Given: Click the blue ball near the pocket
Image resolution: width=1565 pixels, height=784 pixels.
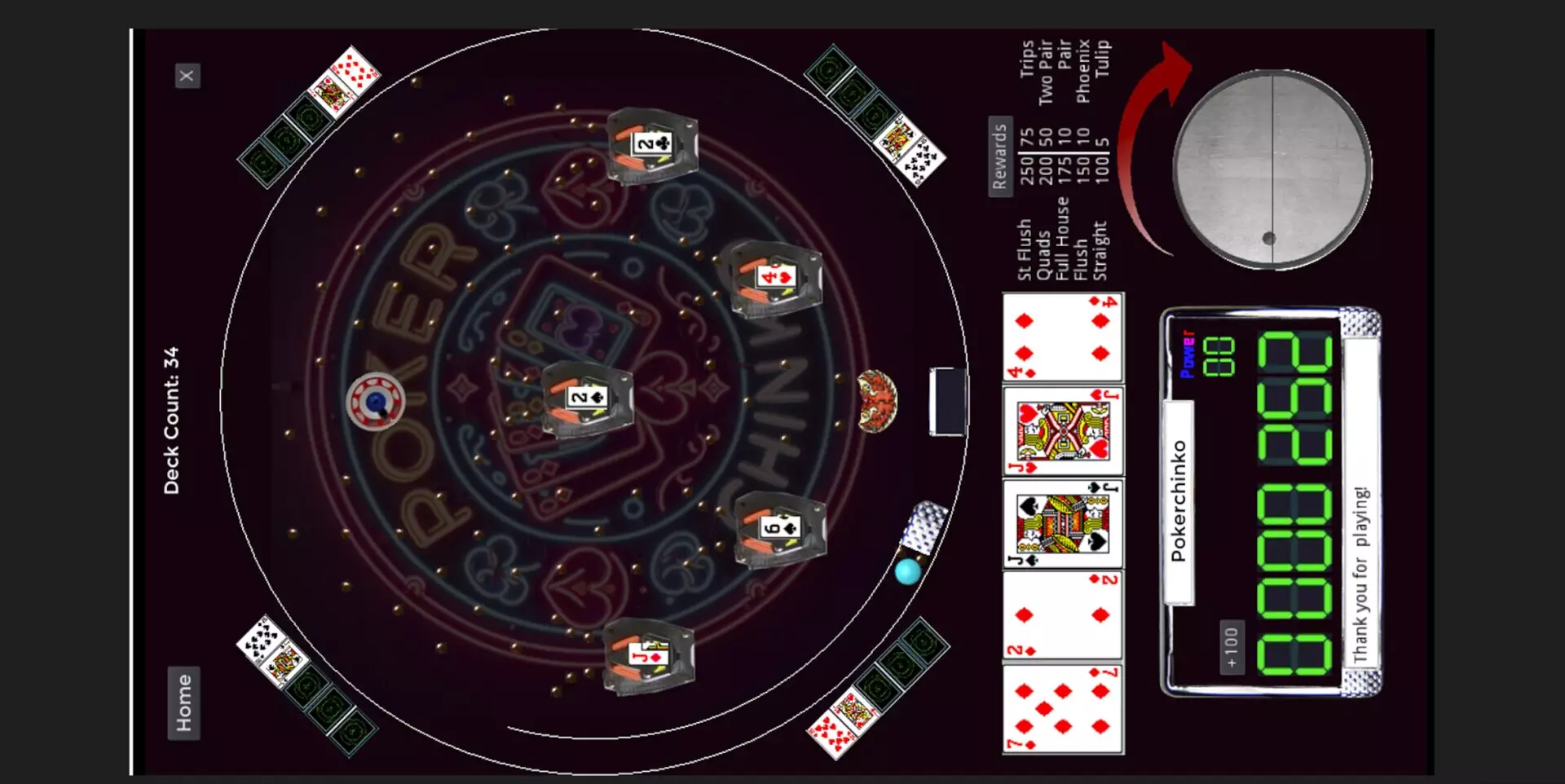Looking at the screenshot, I should 905,570.
